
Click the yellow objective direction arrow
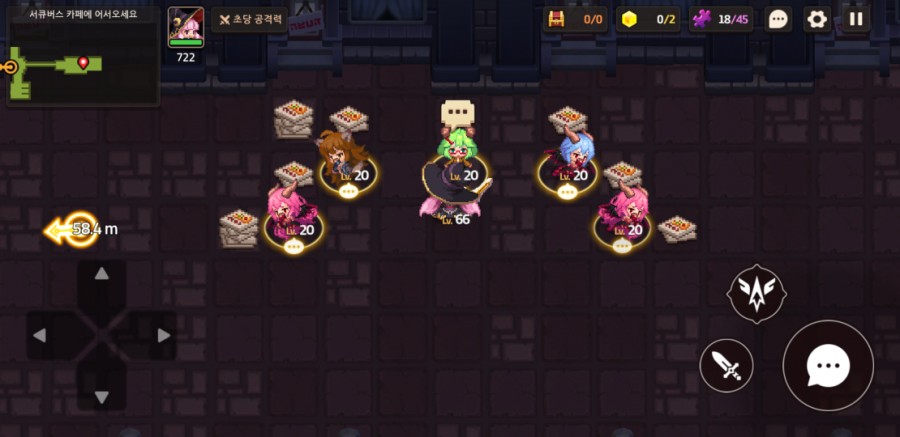(72, 230)
